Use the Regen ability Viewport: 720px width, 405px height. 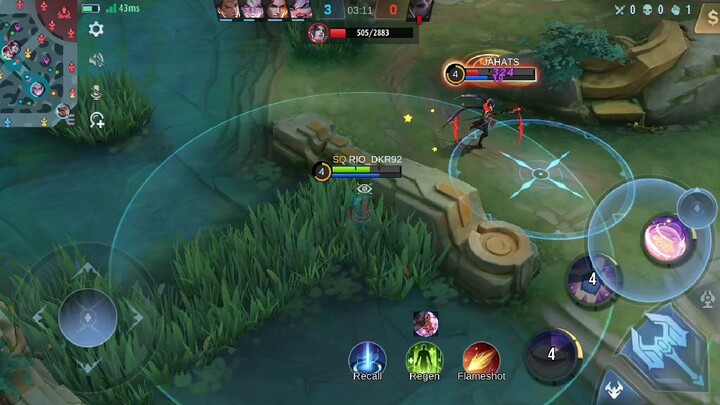tap(424, 358)
